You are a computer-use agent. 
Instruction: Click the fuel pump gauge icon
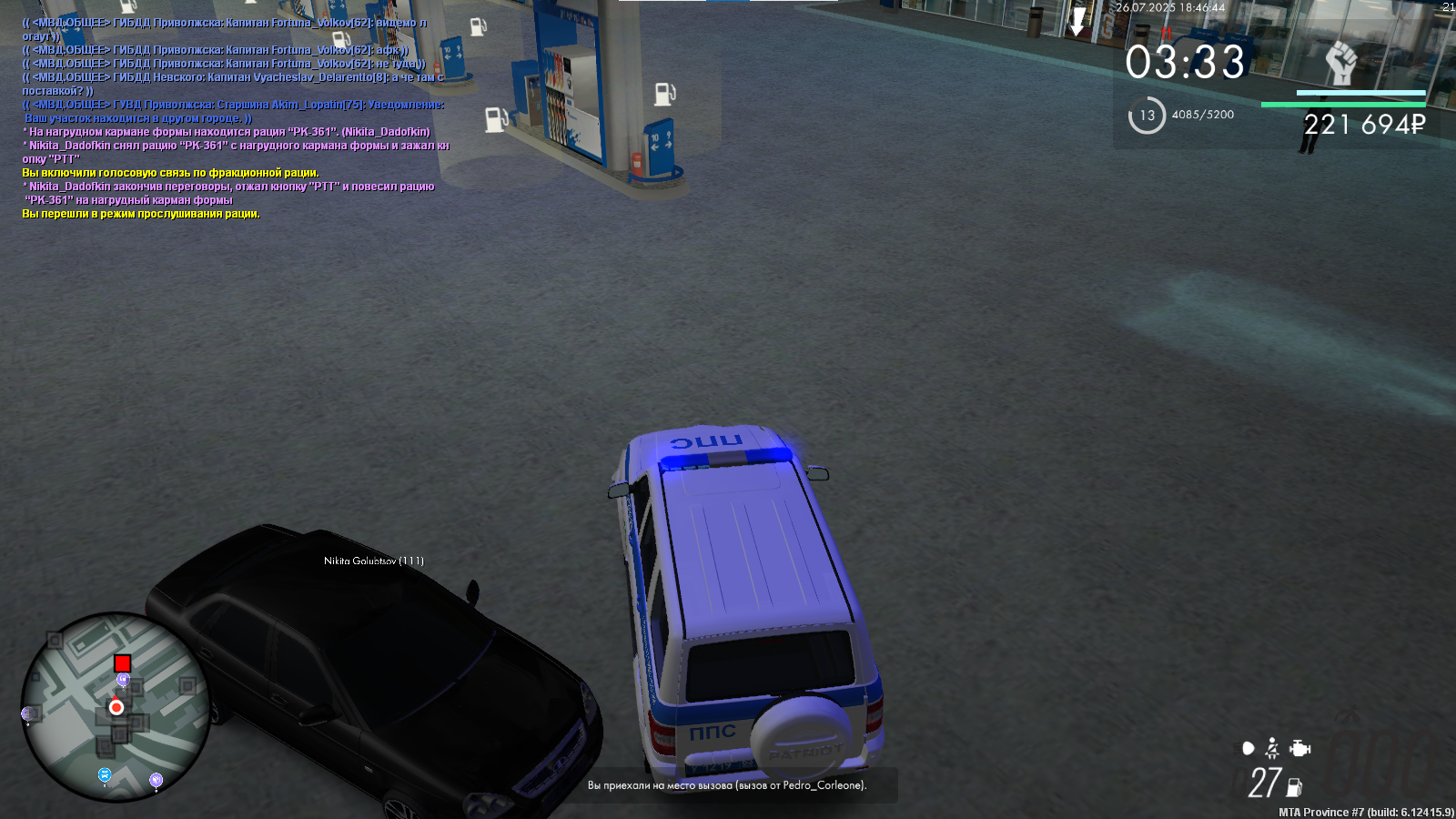(x=1295, y=787)
